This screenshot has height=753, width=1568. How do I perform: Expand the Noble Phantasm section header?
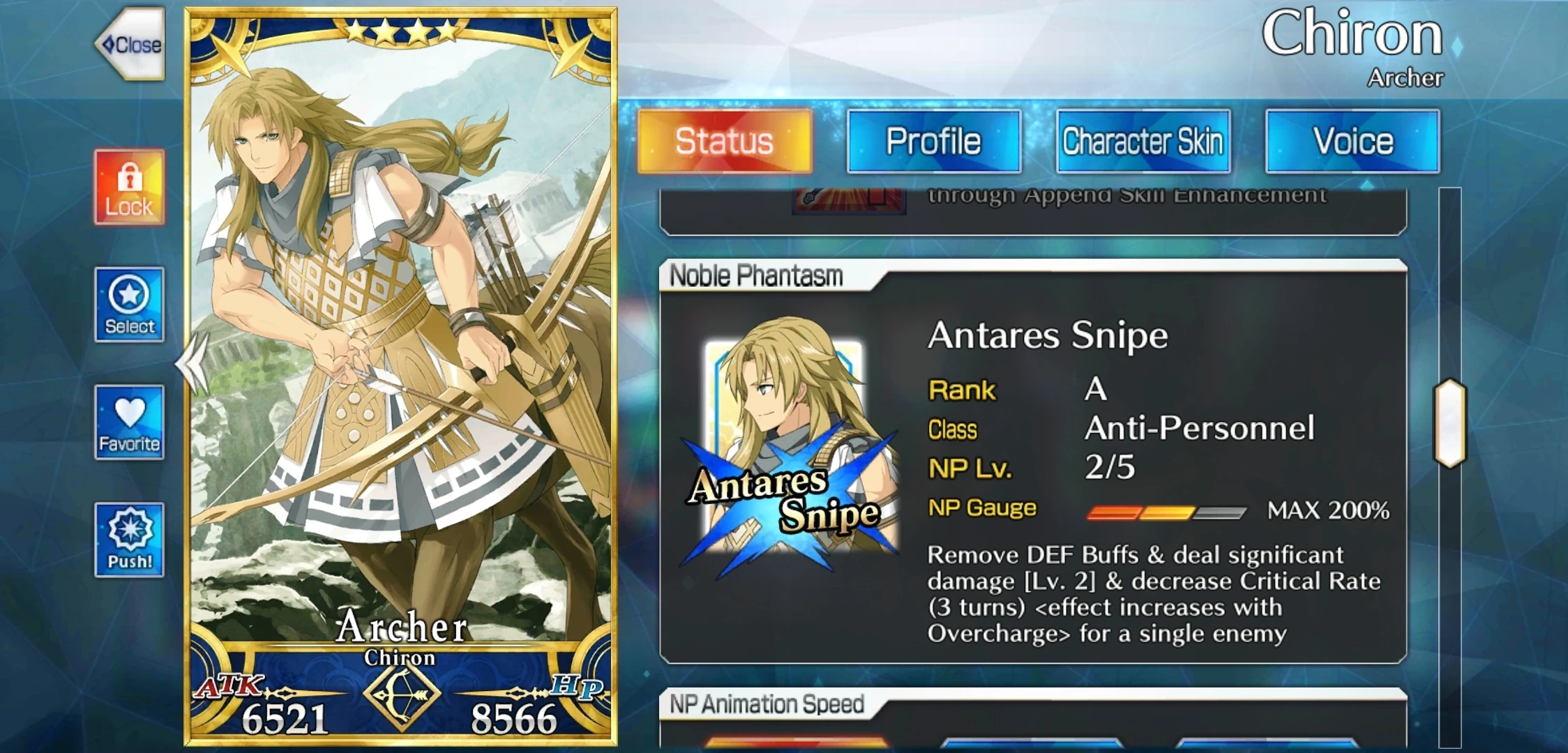(757, 275)
